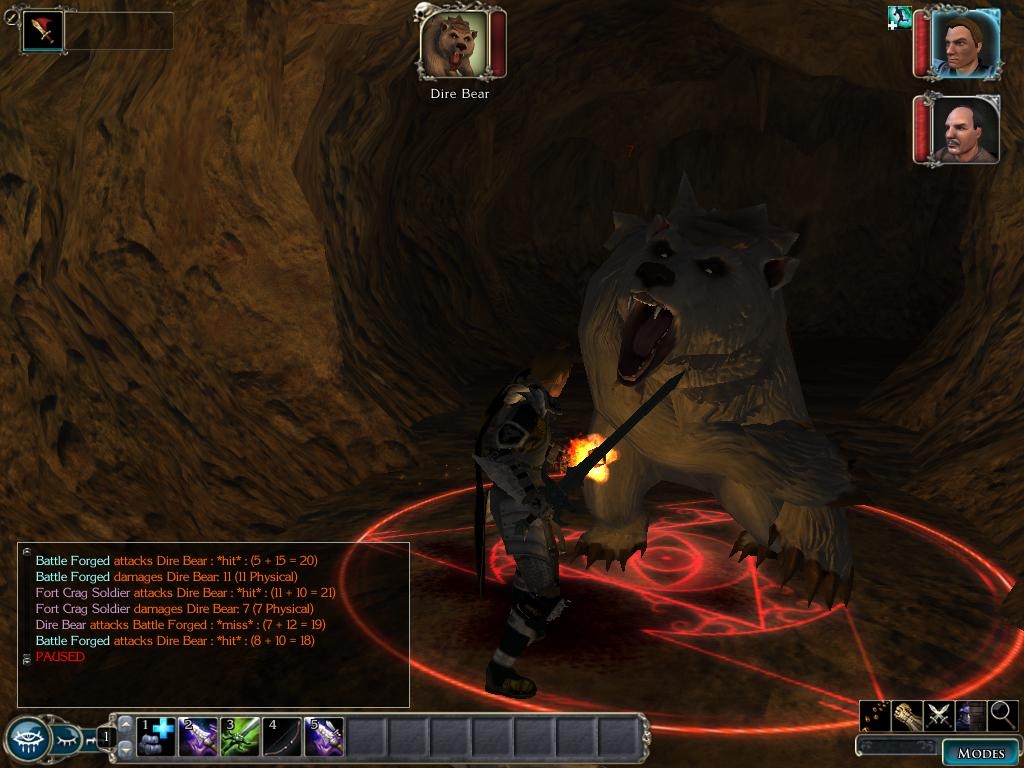1024x768 pixels.
Task: Select the bald companion's portrait
Action: pyautogui.click(x=964, y=130)
